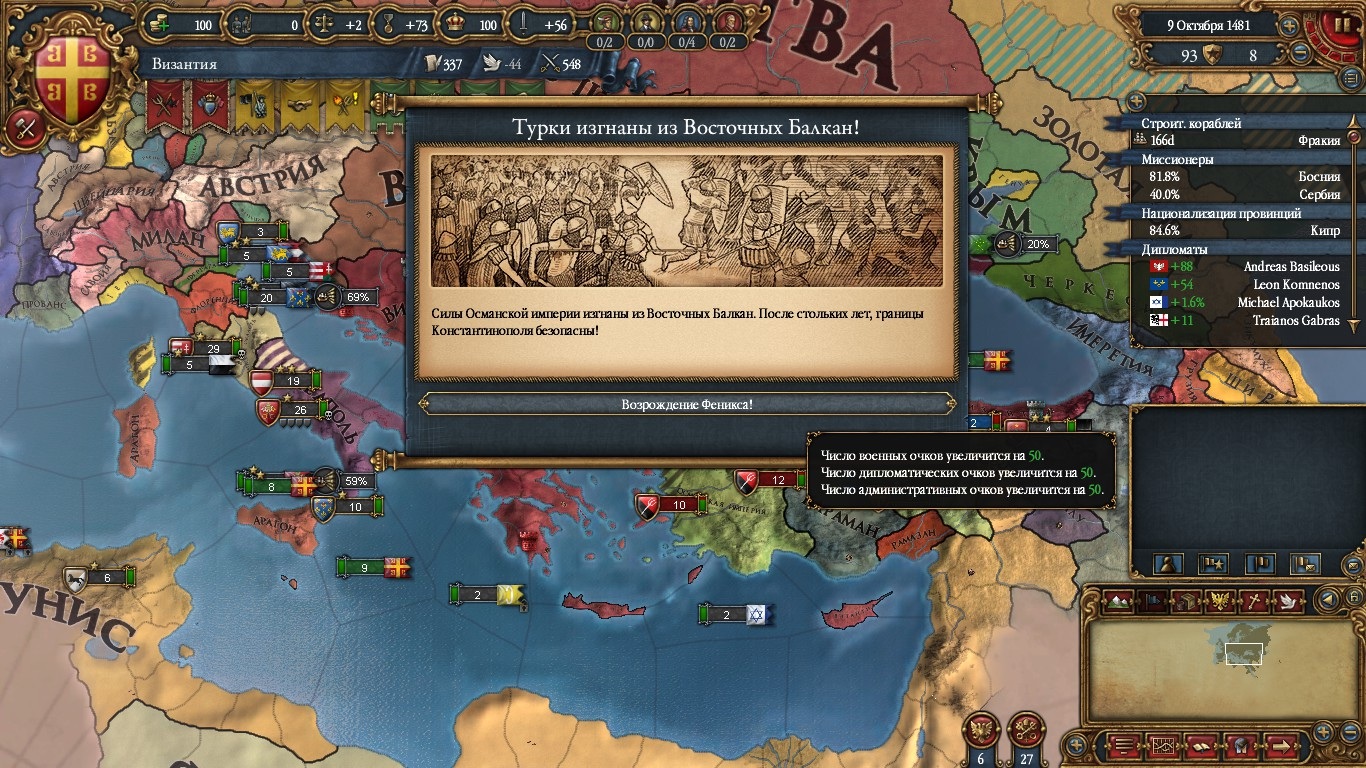Switch to the diplomatic map mode dove icon
1366x768 pixels.
click(x=1289, y=601)
